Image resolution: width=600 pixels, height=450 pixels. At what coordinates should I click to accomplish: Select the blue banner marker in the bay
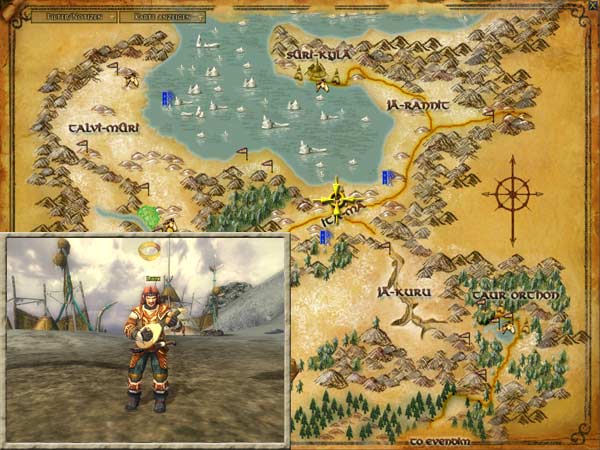(167, 98)
